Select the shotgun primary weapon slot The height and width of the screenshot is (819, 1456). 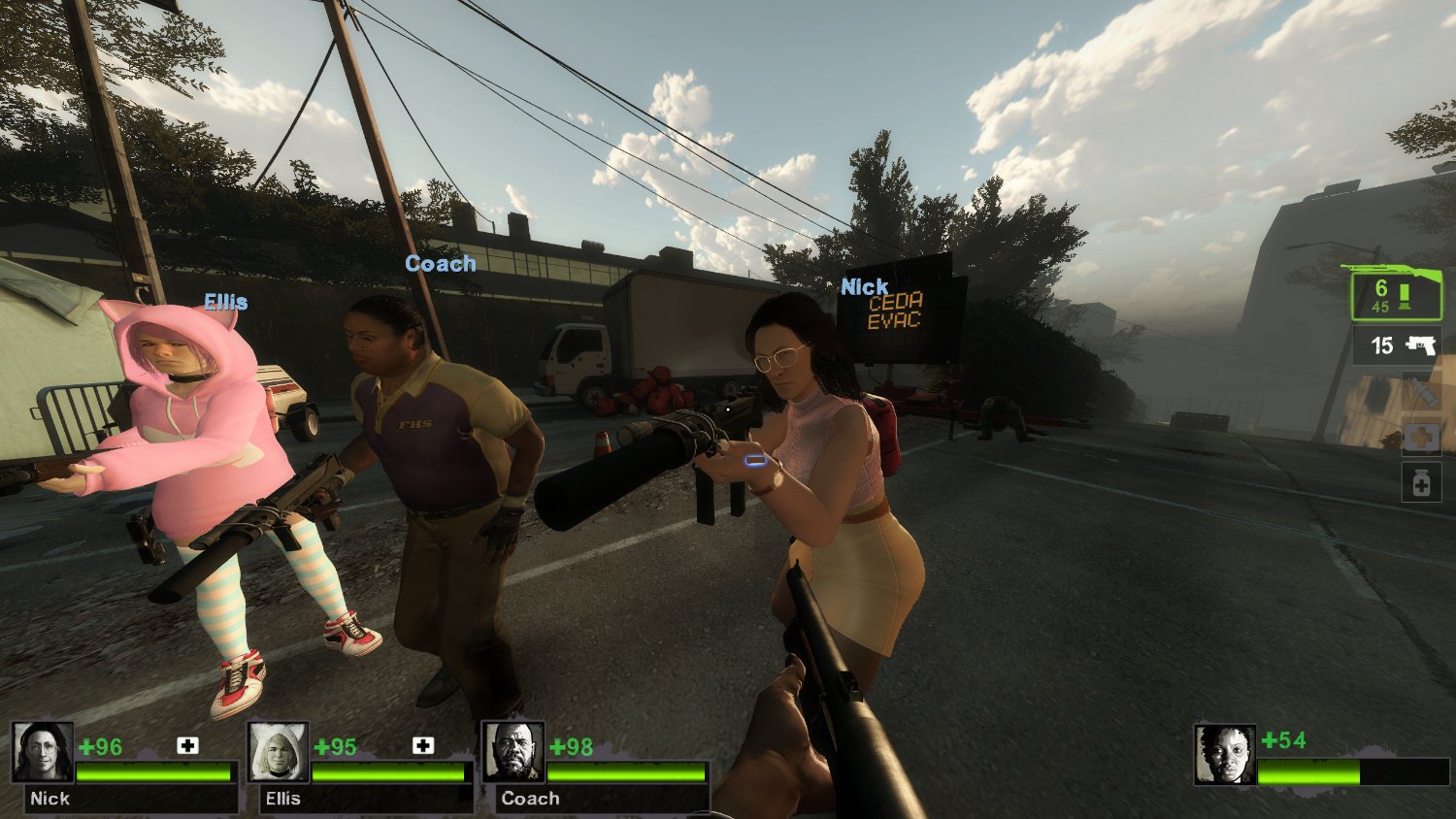[x=1396, y=292]
